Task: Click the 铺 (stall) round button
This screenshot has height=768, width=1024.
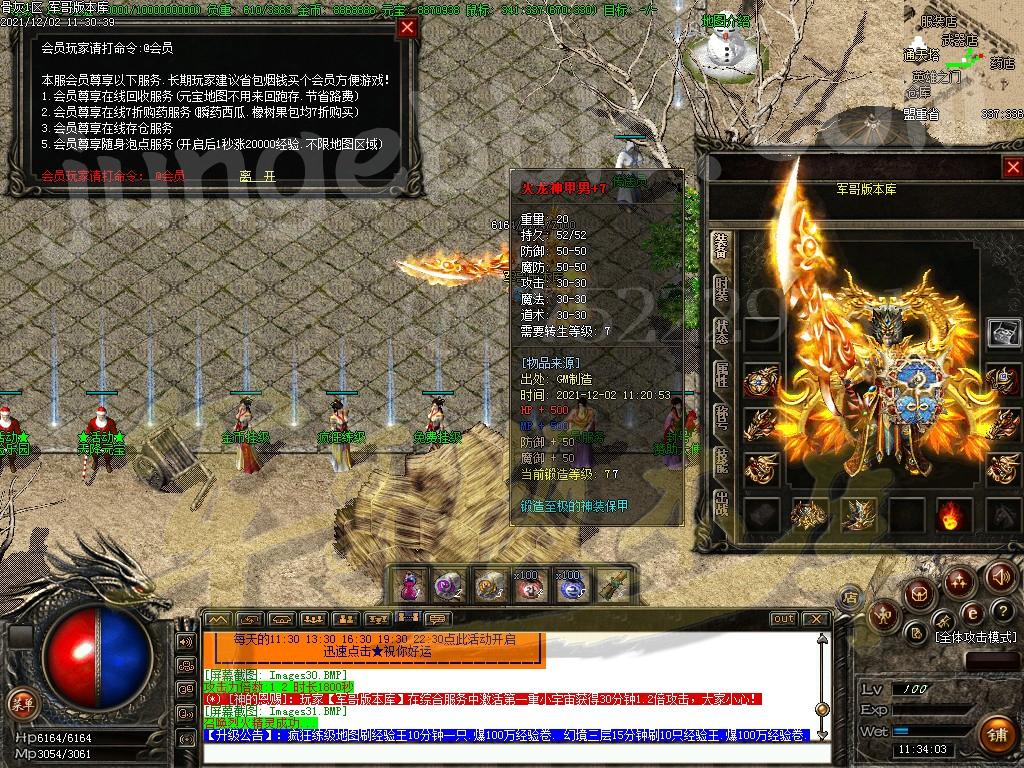Action: [995, 735]
